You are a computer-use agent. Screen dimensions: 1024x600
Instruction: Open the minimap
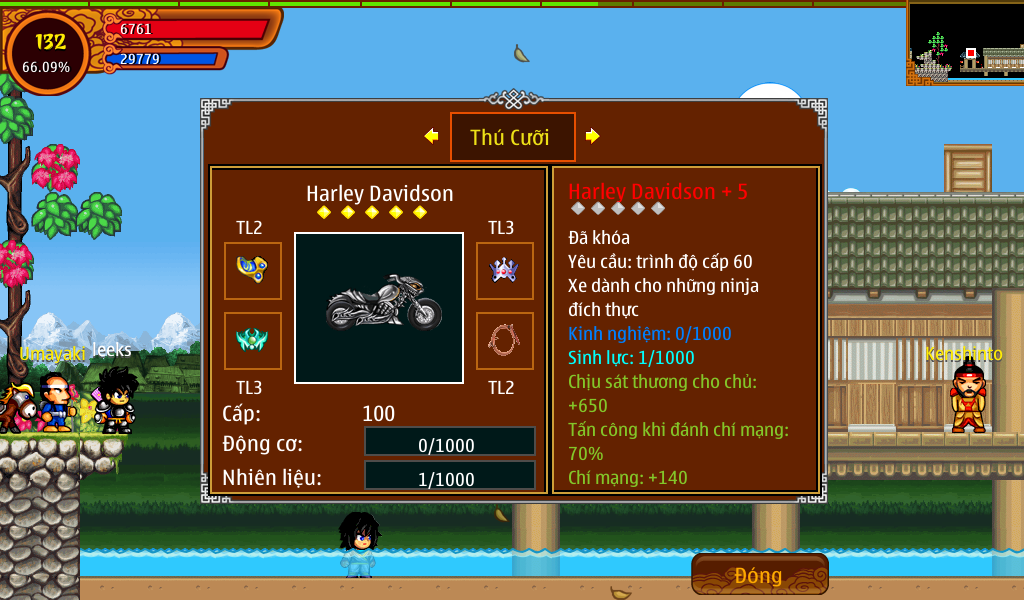click(964, 42)
